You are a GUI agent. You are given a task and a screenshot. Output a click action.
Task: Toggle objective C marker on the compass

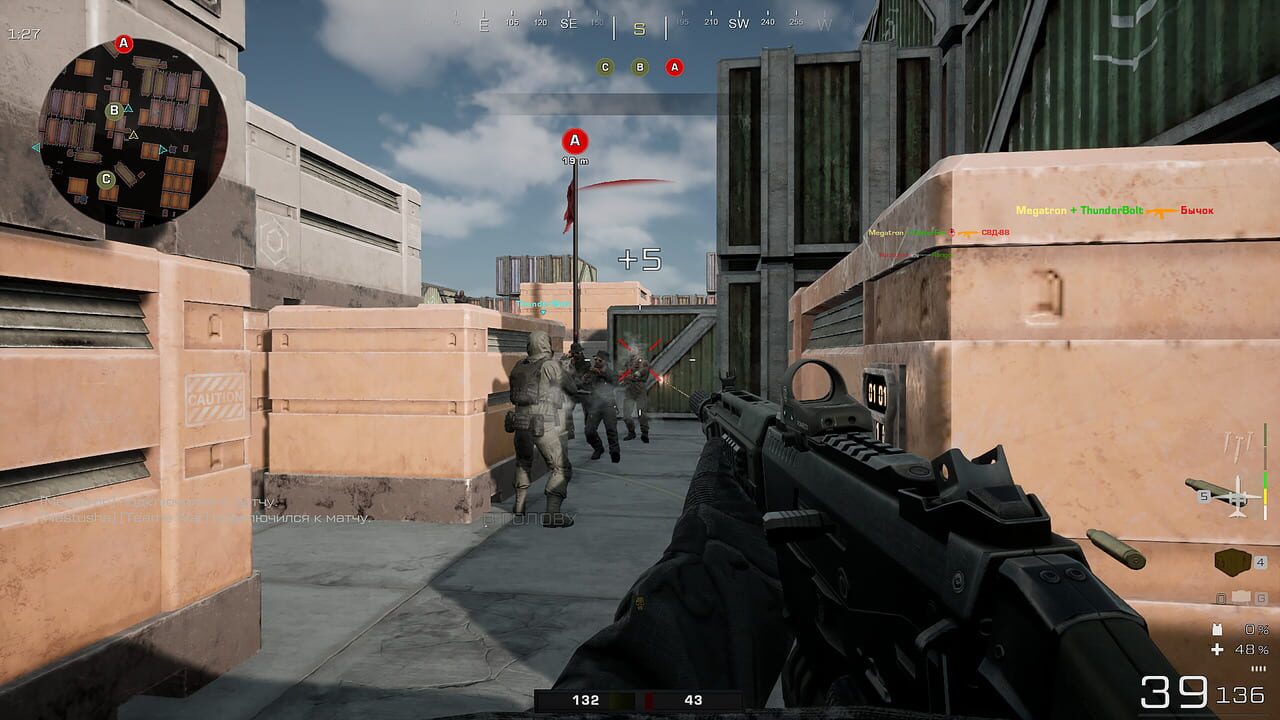604,68
